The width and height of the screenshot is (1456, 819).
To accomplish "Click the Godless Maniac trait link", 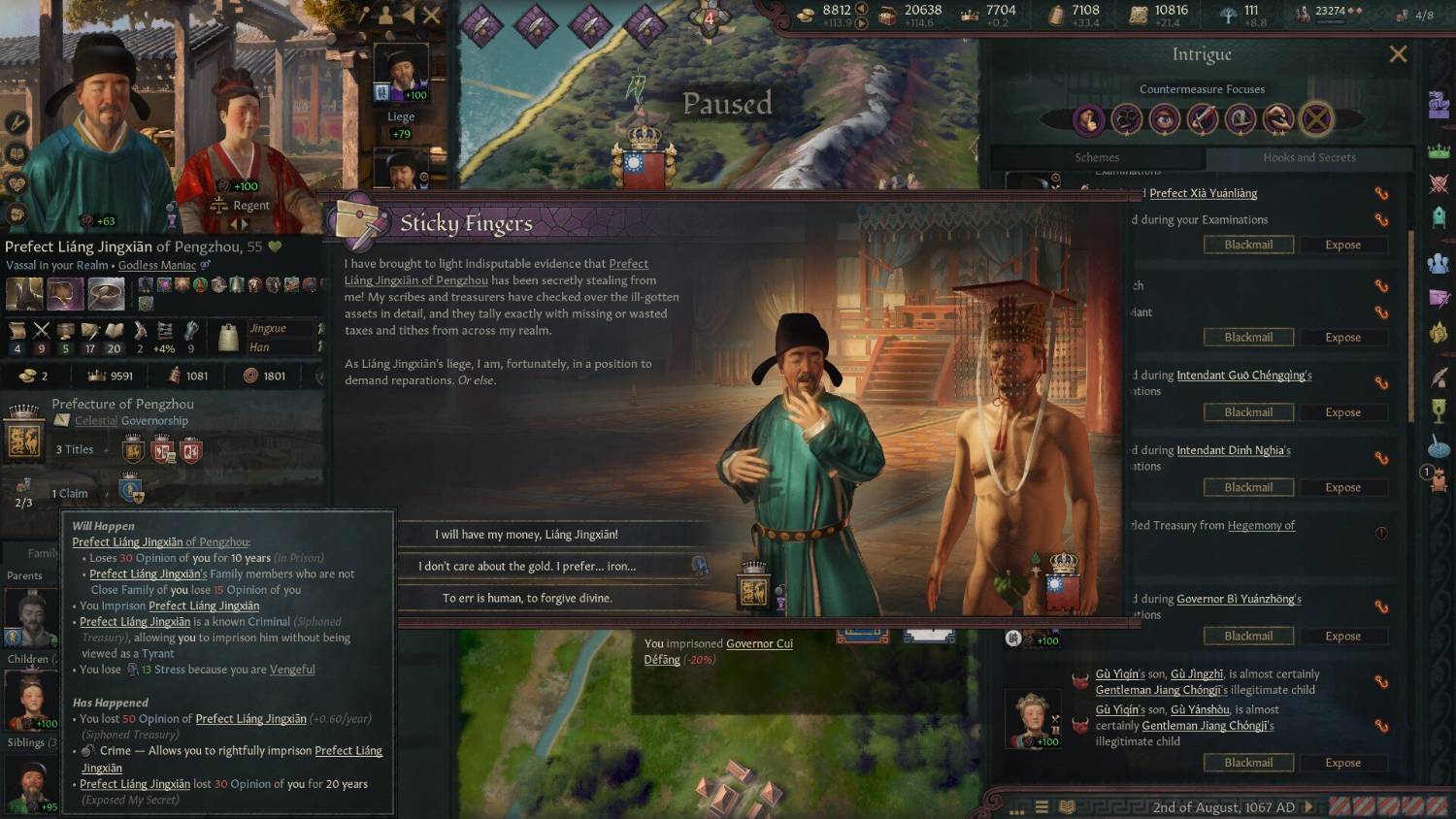I will [157, 265].
